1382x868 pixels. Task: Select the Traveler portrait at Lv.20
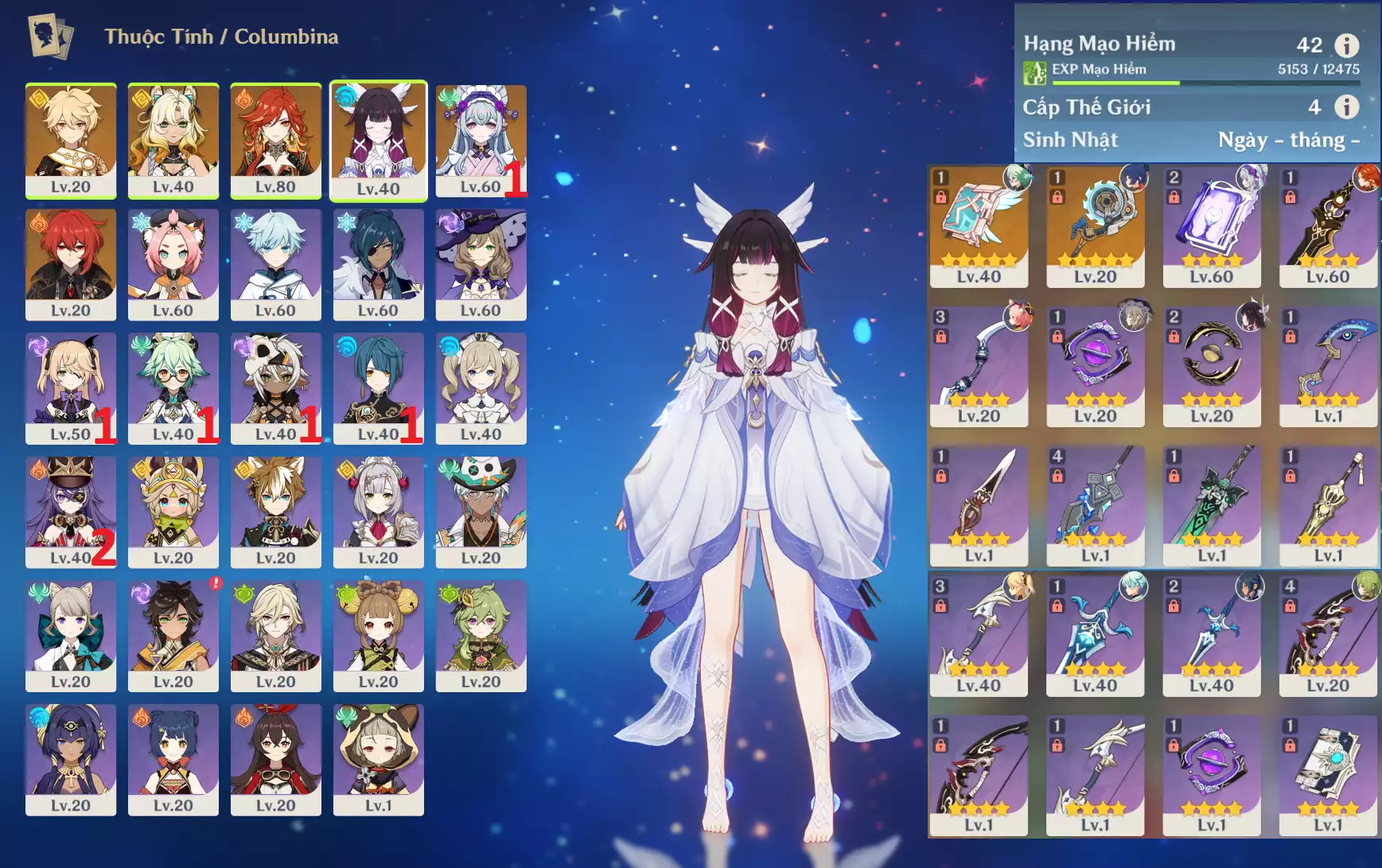point(71,139)
